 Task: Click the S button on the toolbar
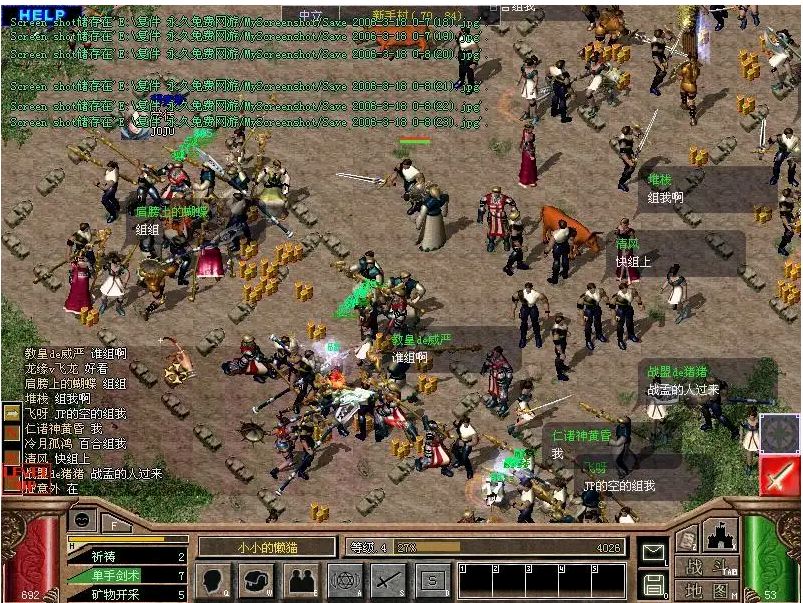point(432,579)
